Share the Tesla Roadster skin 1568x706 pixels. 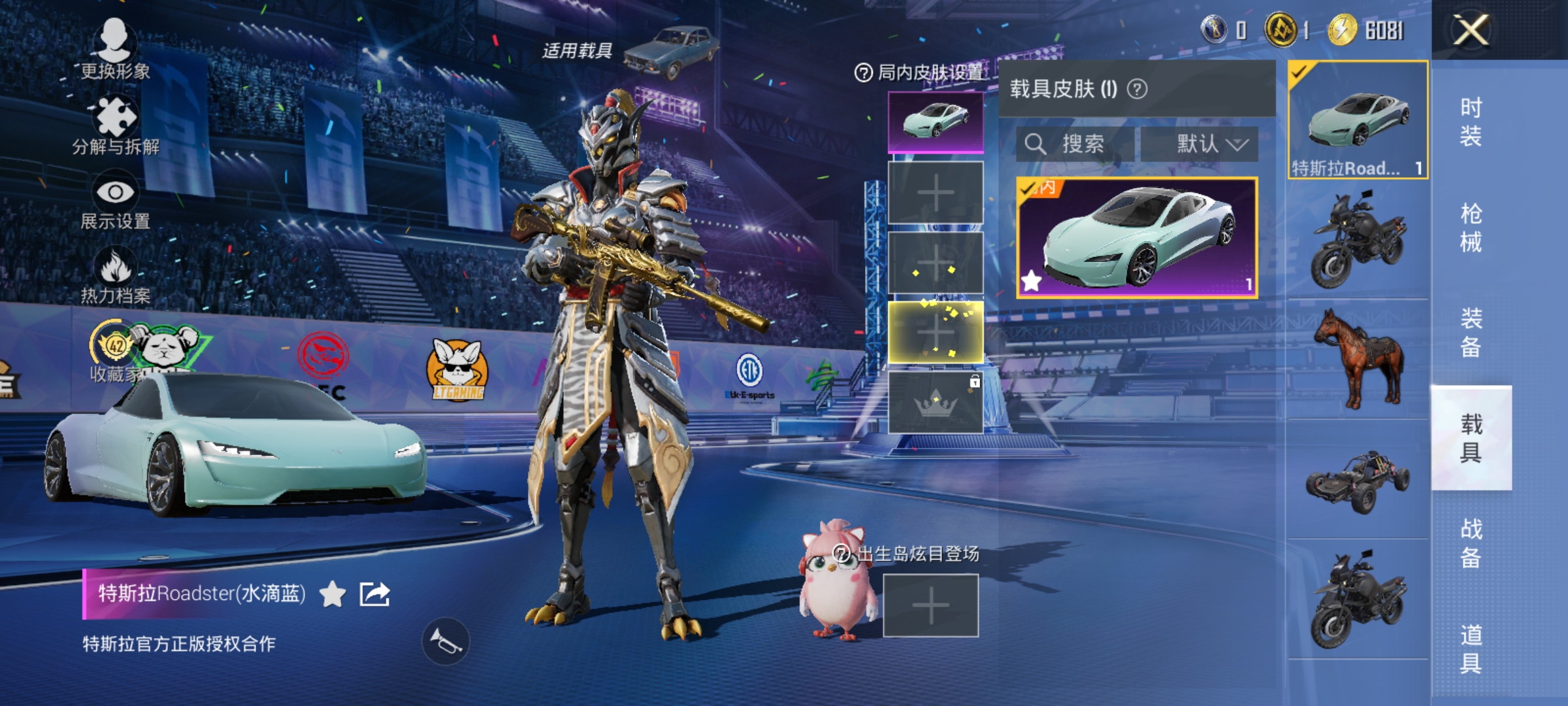(375, 594)
